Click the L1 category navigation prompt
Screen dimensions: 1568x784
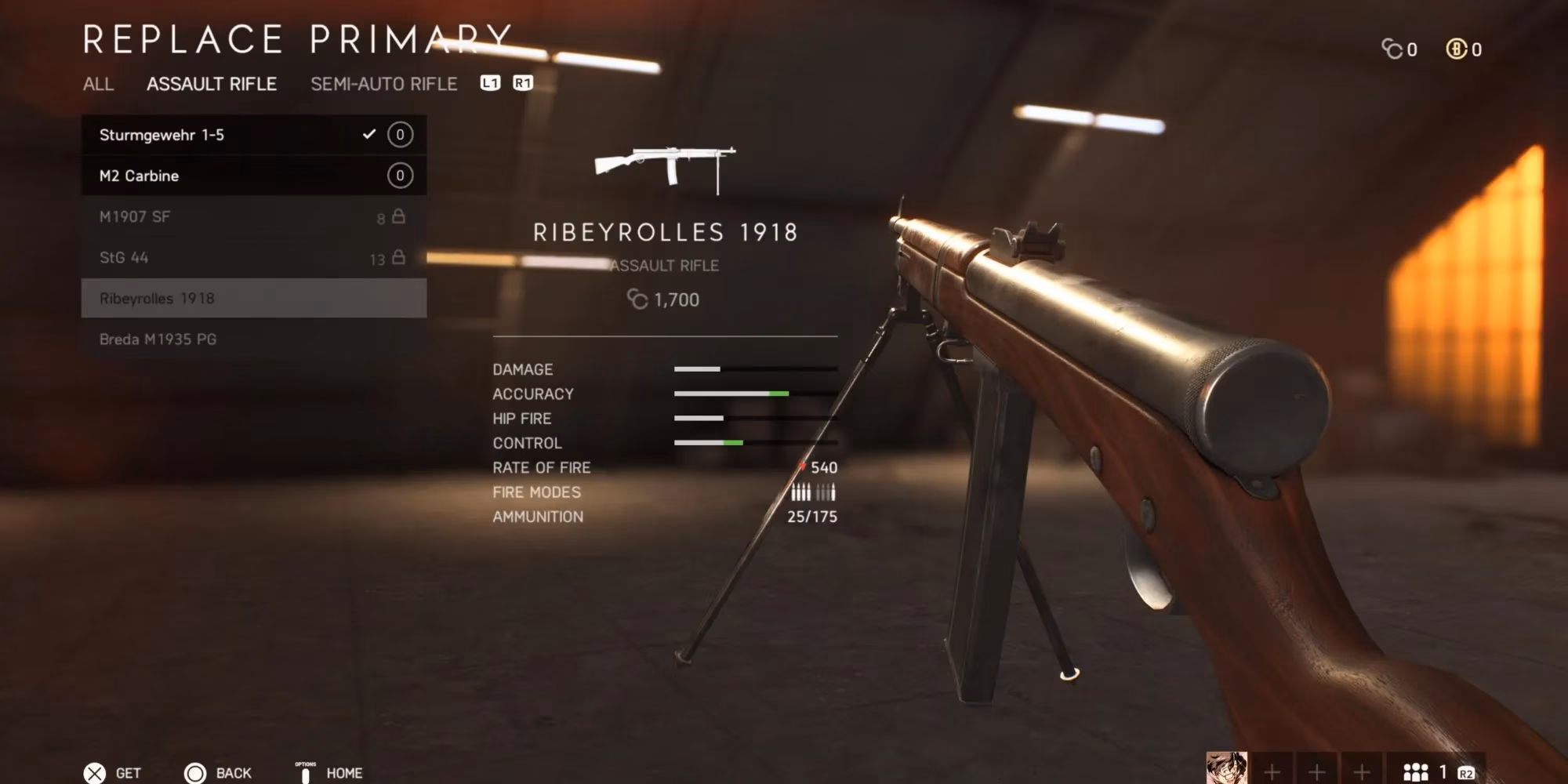click(x=492, y=83)
